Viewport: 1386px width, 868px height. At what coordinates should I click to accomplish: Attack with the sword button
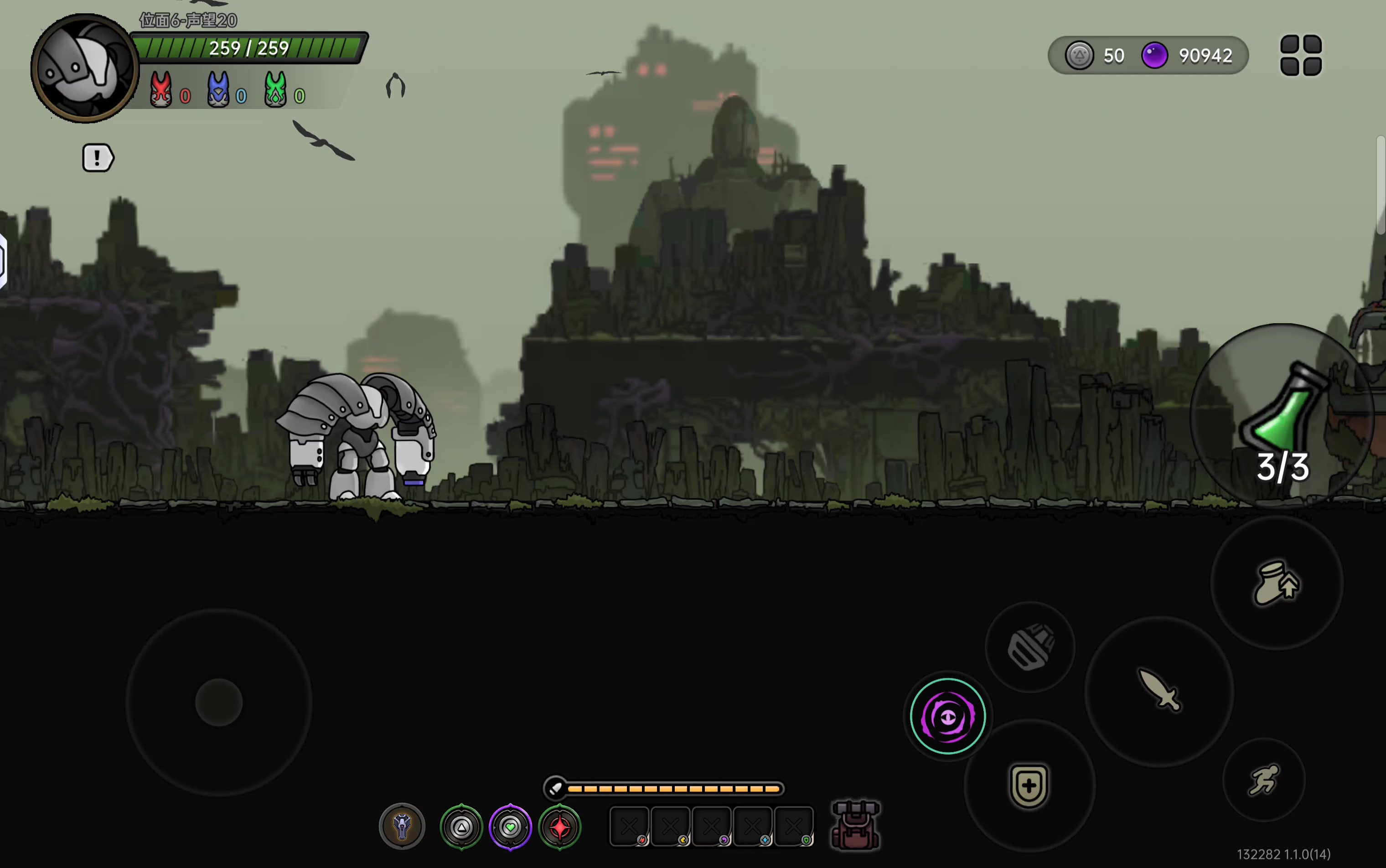1159,691
